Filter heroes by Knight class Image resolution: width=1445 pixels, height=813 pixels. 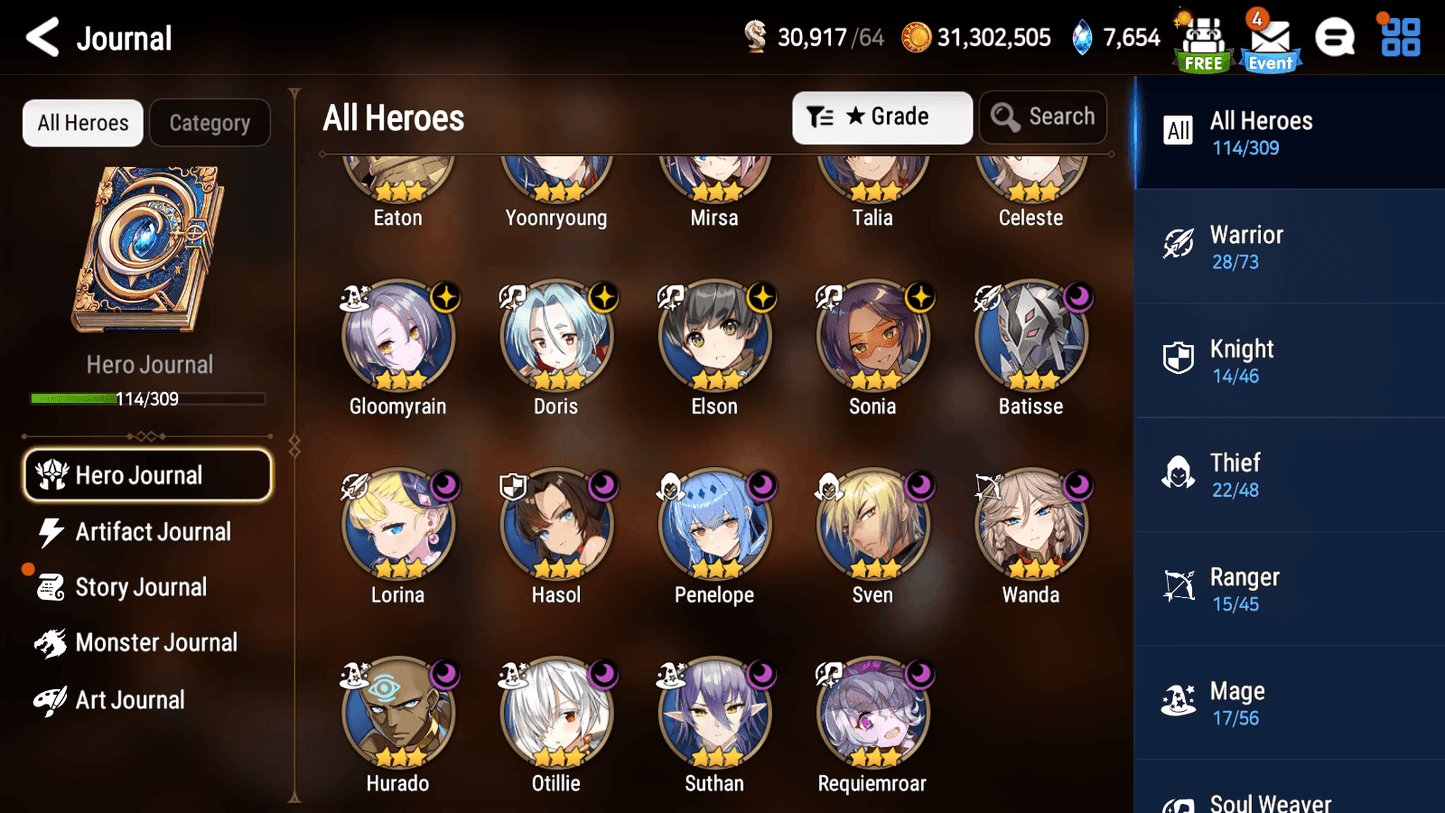tap(1288, 361)
